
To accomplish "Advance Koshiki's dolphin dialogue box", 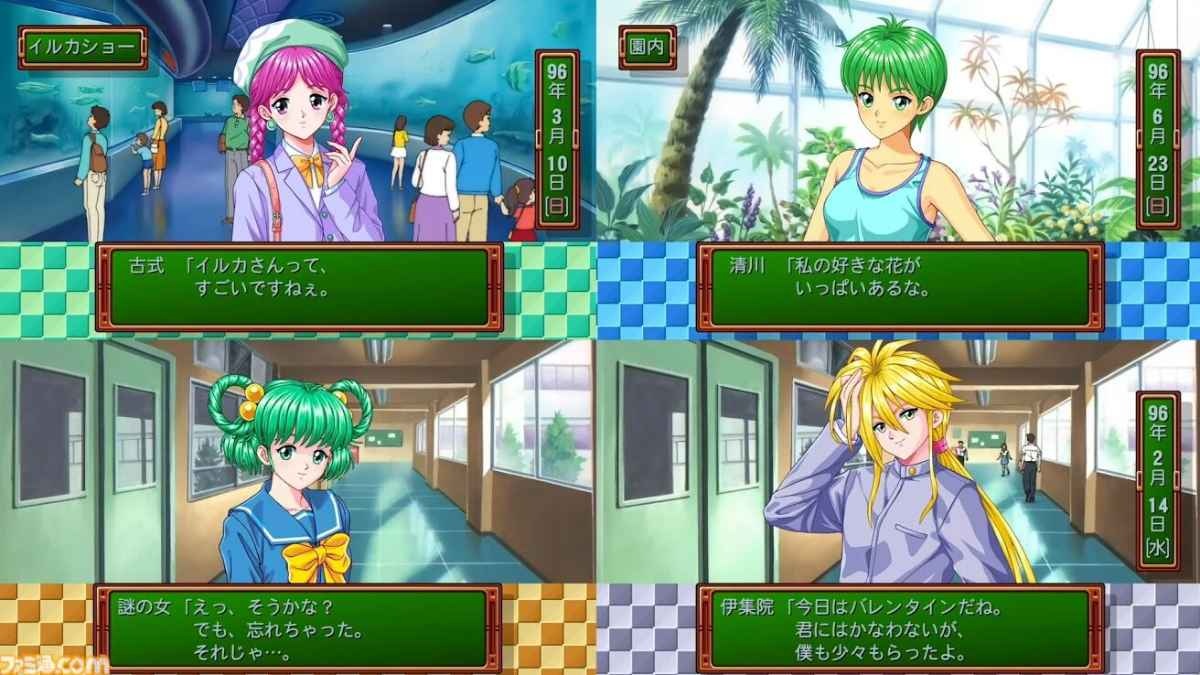I will coord(299,287).
